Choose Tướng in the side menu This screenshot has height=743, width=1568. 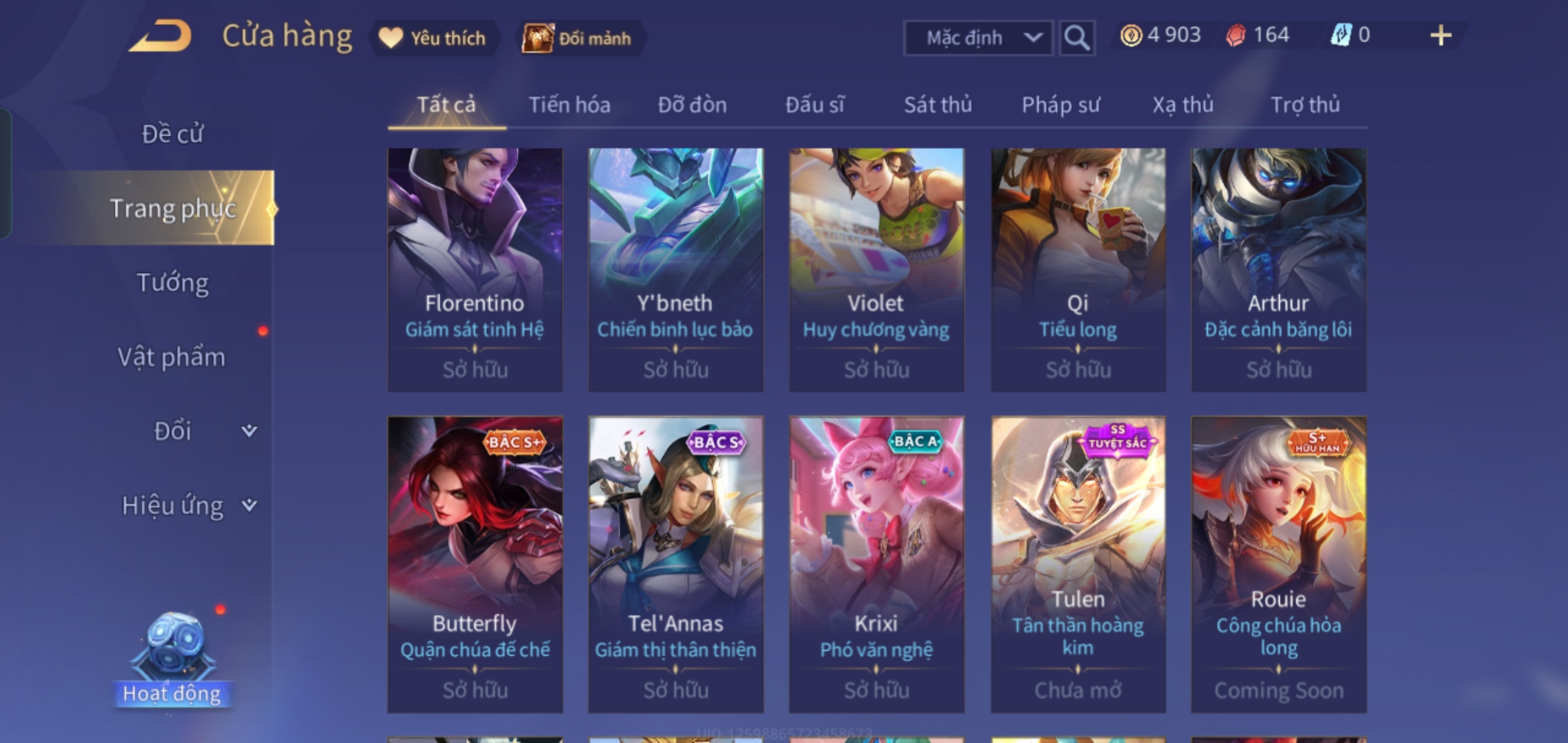coord(172,283)
